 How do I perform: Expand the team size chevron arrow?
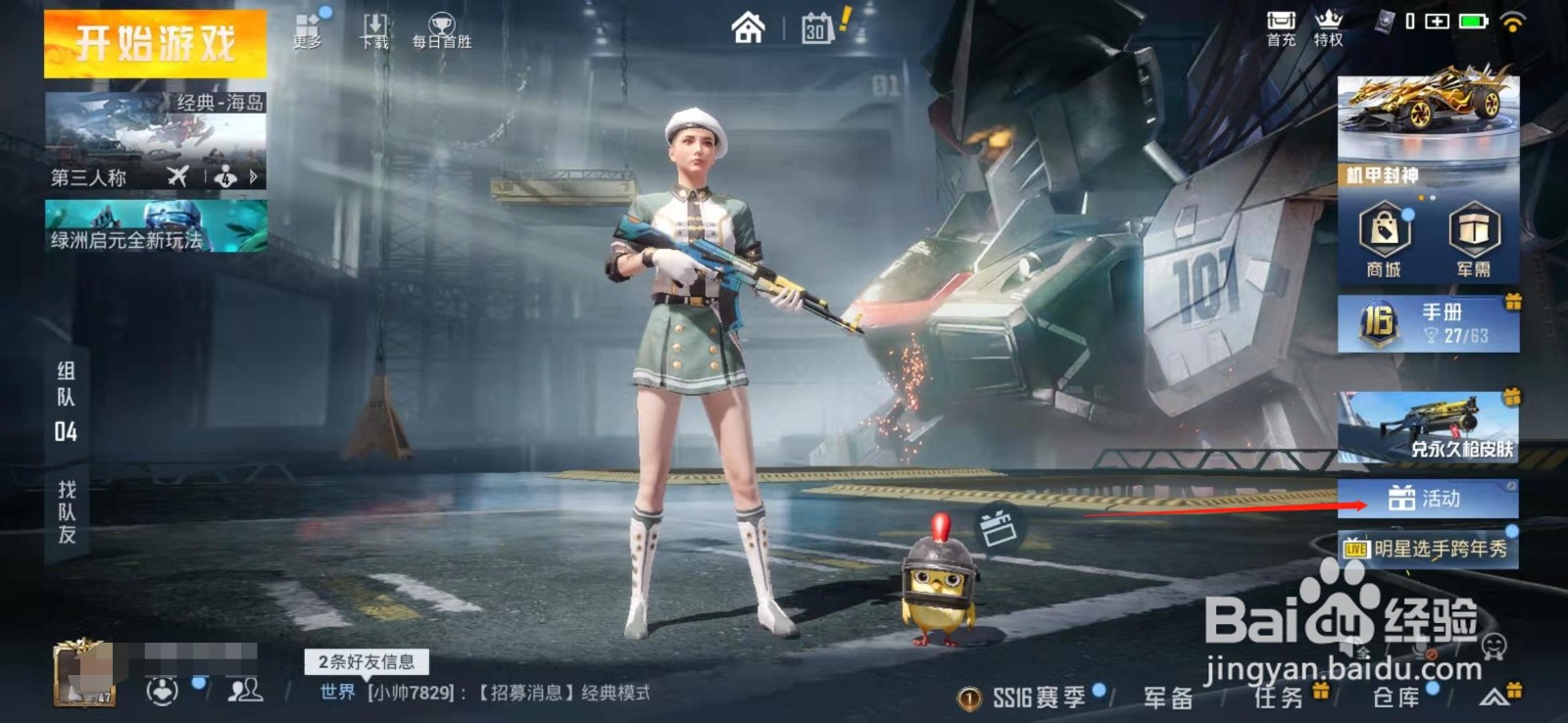click(252, 177)
